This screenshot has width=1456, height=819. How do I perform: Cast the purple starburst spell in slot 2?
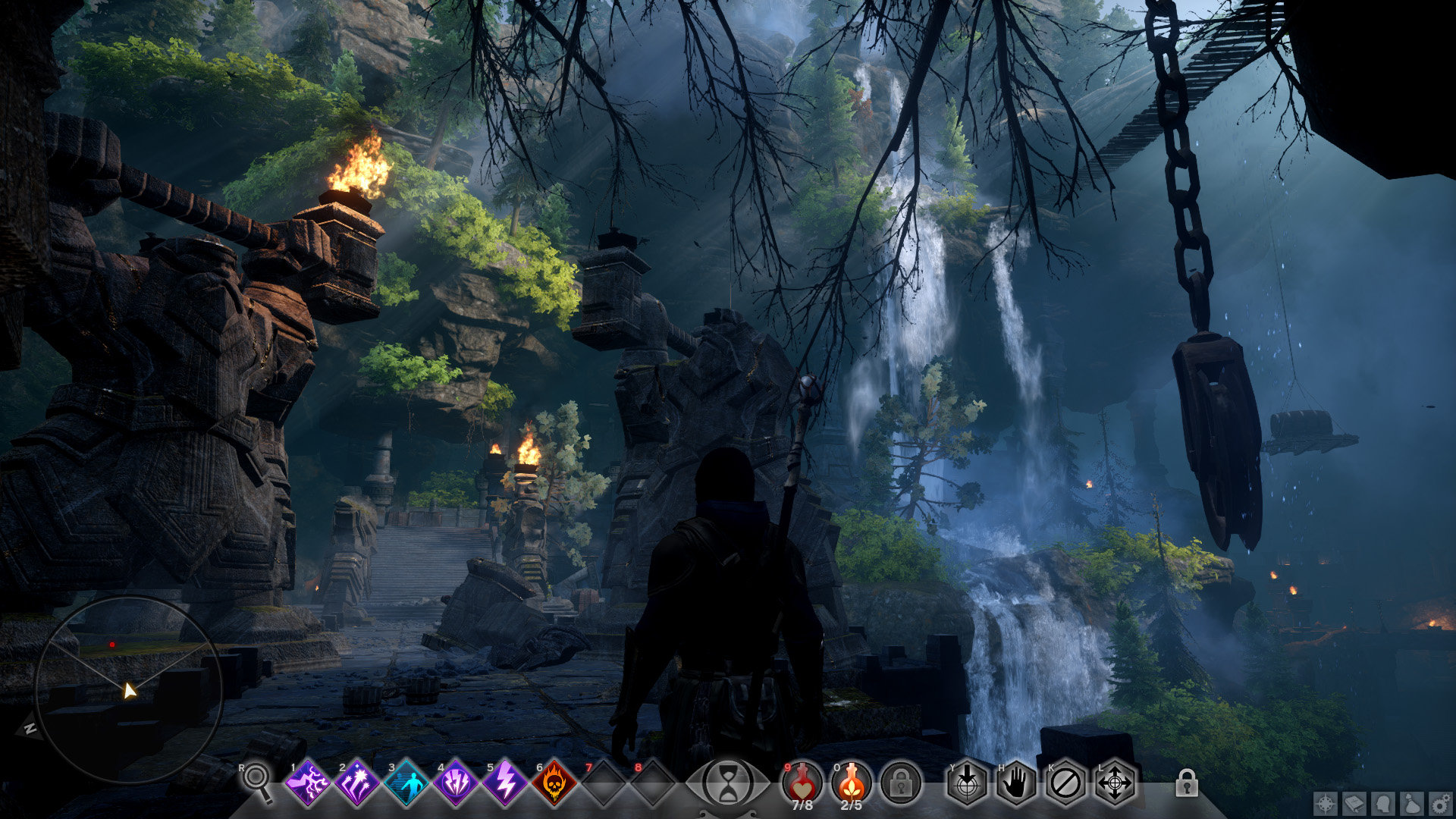(x=356, y=783)
